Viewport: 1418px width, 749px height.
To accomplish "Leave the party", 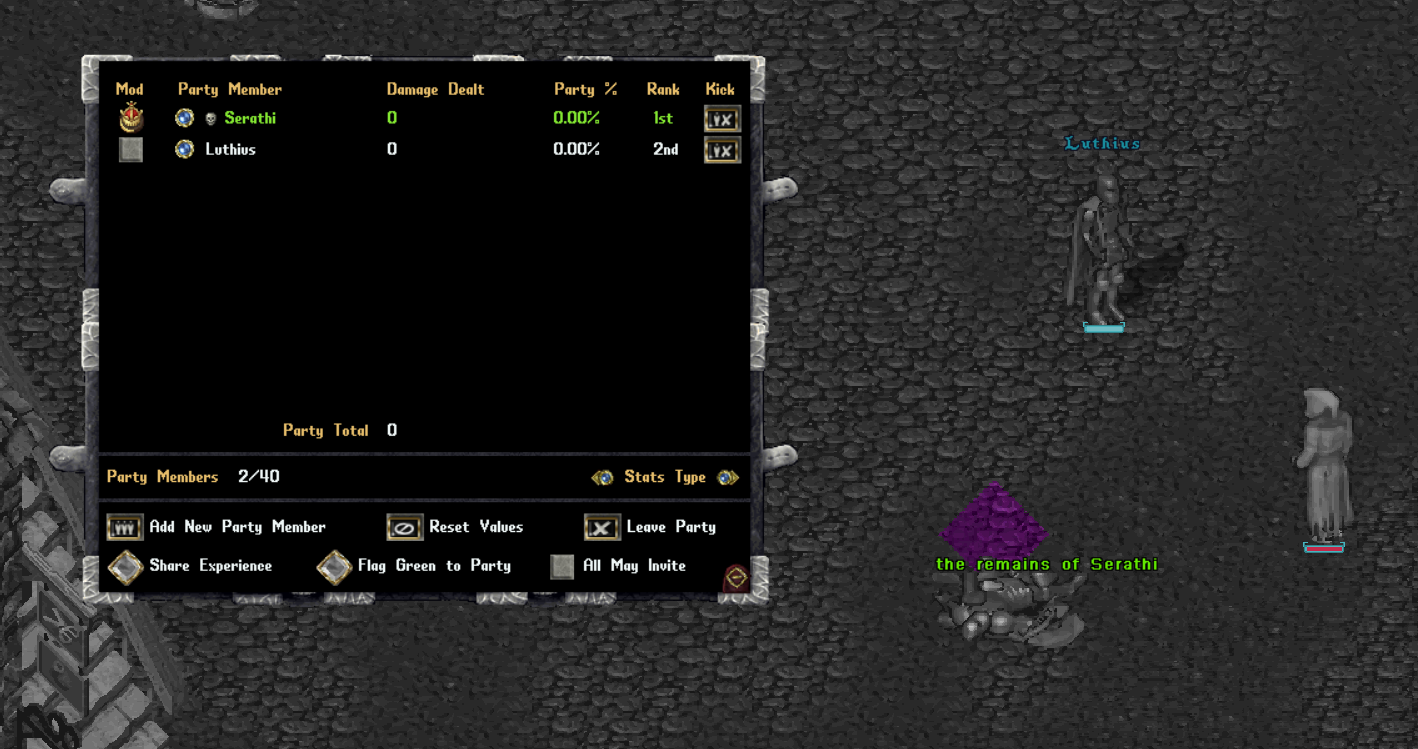I will (602, 527).
